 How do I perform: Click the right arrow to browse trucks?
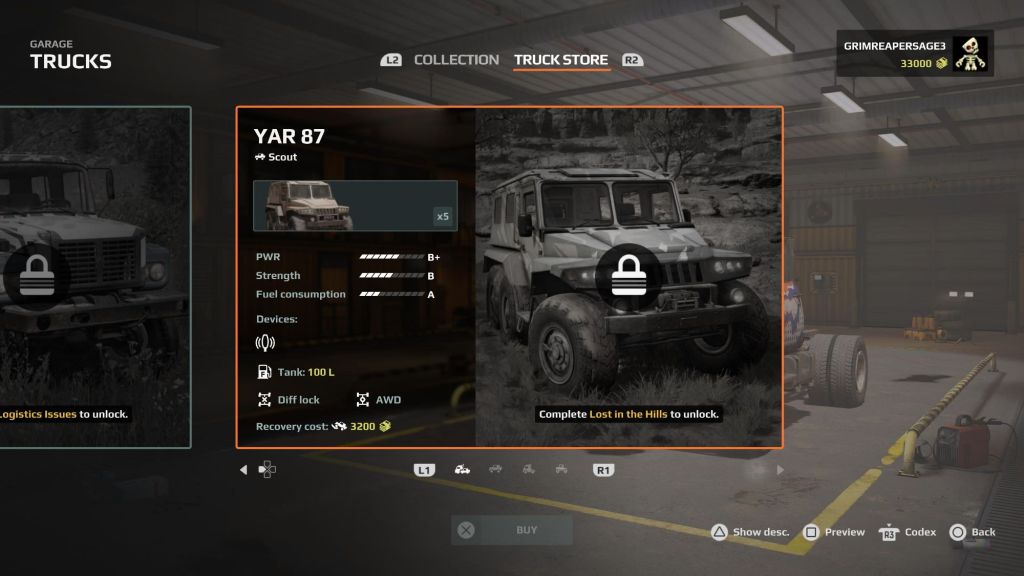click(x=780, y=469)
